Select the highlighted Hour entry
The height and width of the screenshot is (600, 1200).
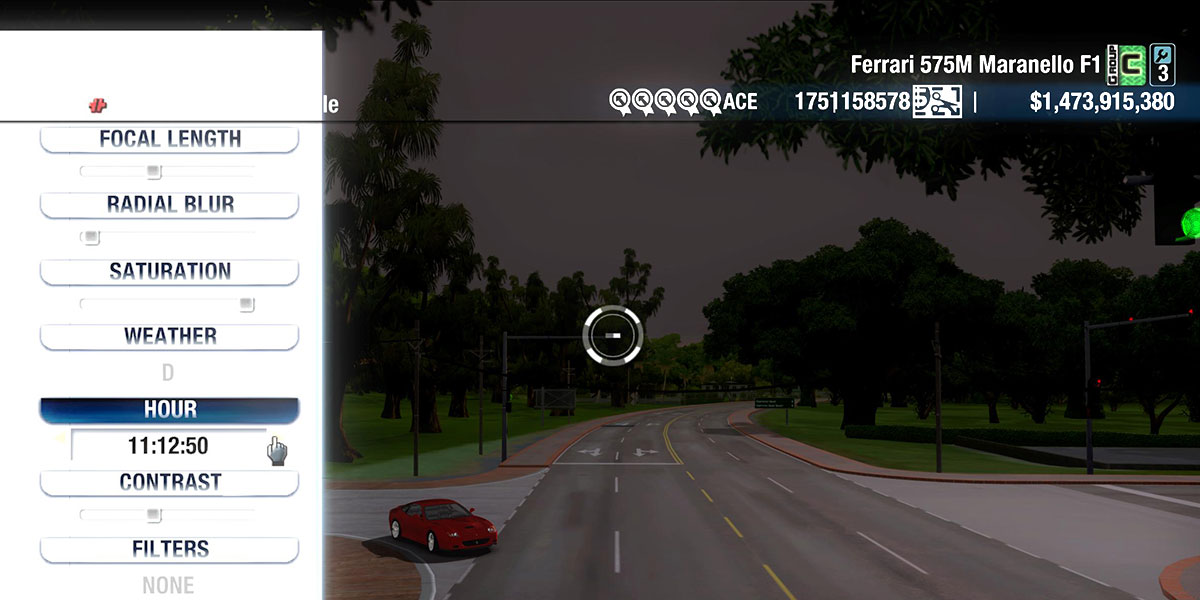click(x=169, y=410)
